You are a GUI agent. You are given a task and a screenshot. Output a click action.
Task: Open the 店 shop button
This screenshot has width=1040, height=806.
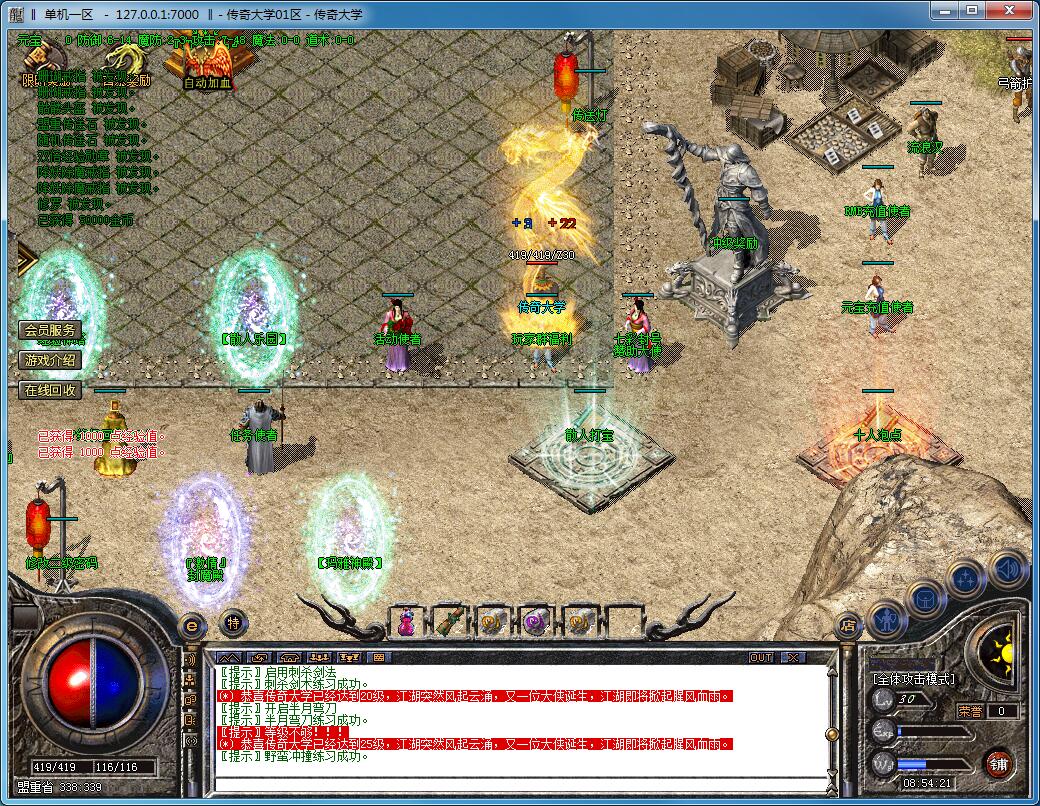pos(848,627)
